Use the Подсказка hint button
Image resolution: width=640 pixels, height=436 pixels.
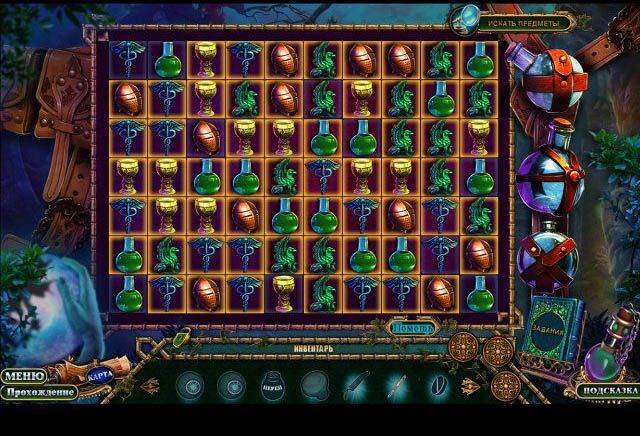click(607, 391)
